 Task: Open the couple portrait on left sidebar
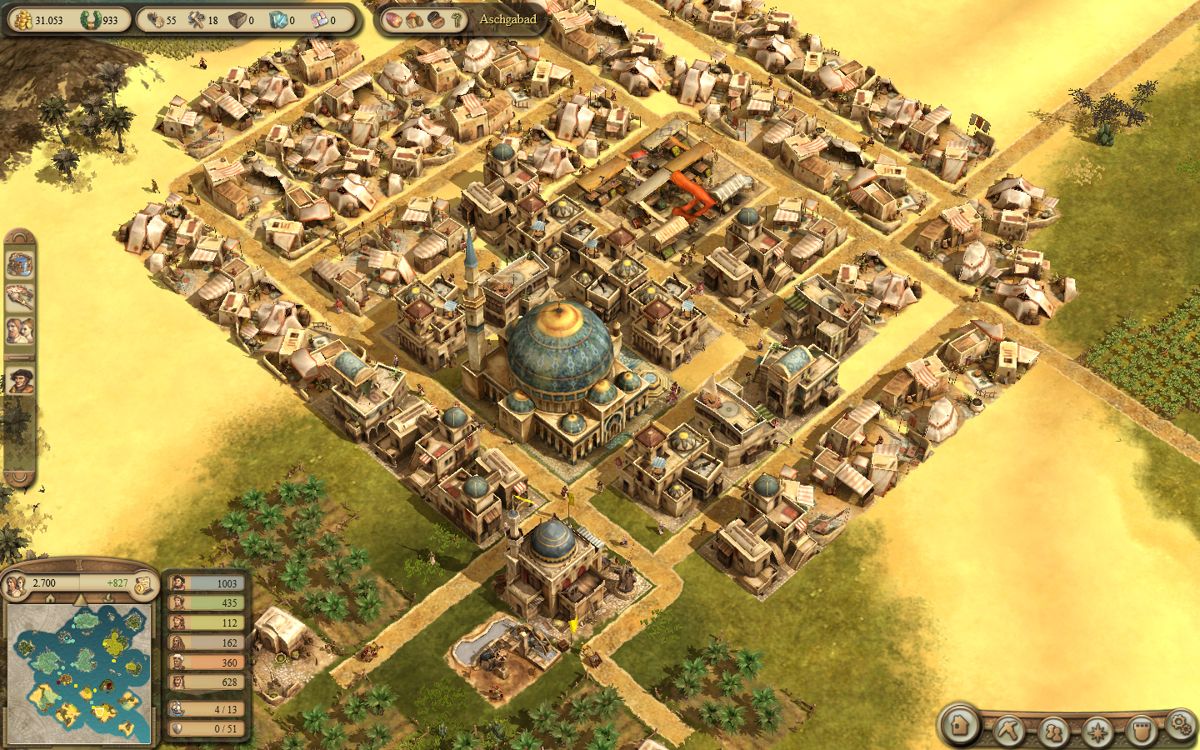(20, 330)
